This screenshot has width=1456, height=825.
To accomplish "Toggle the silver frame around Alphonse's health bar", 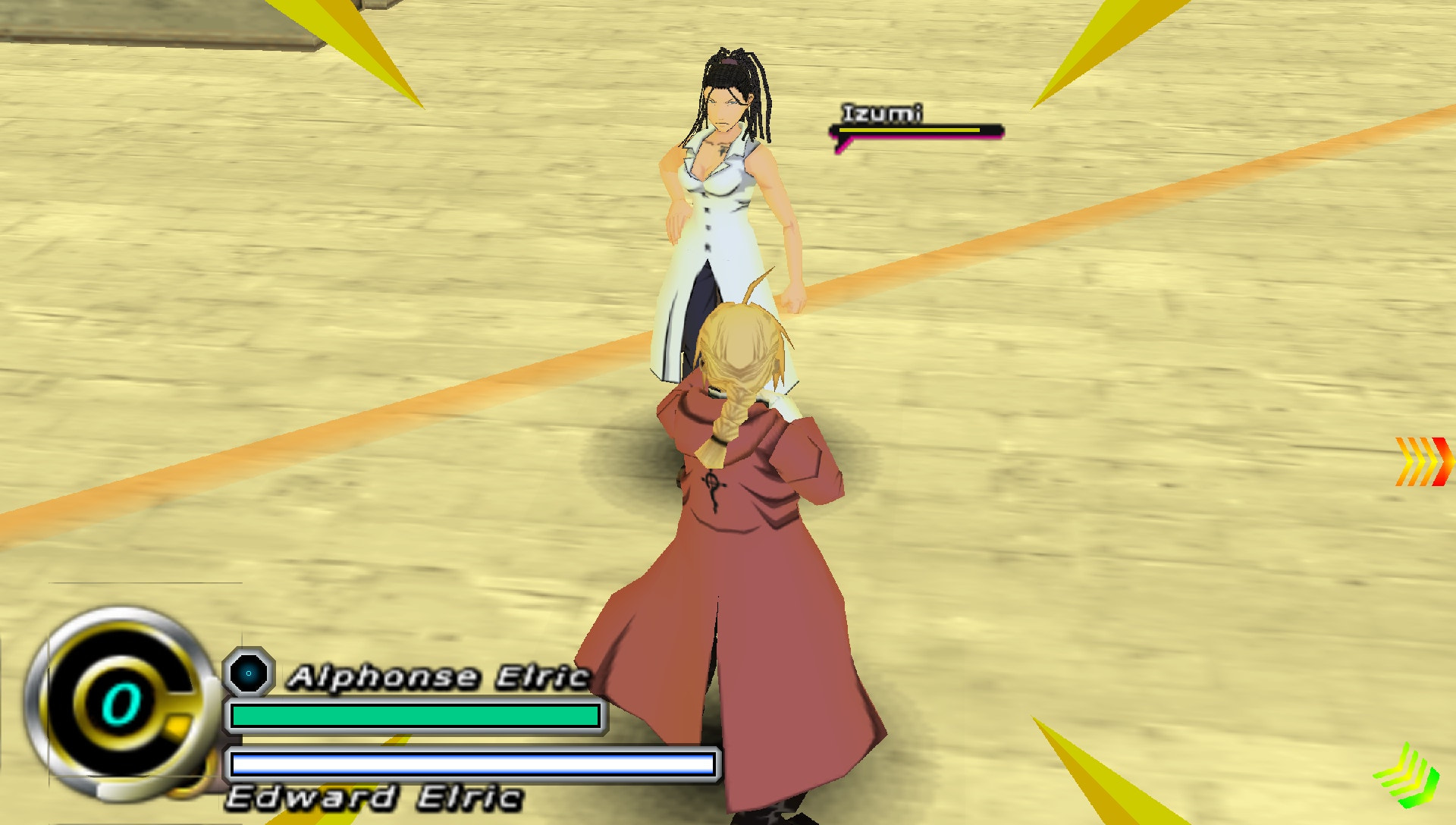I will [417, 714].
